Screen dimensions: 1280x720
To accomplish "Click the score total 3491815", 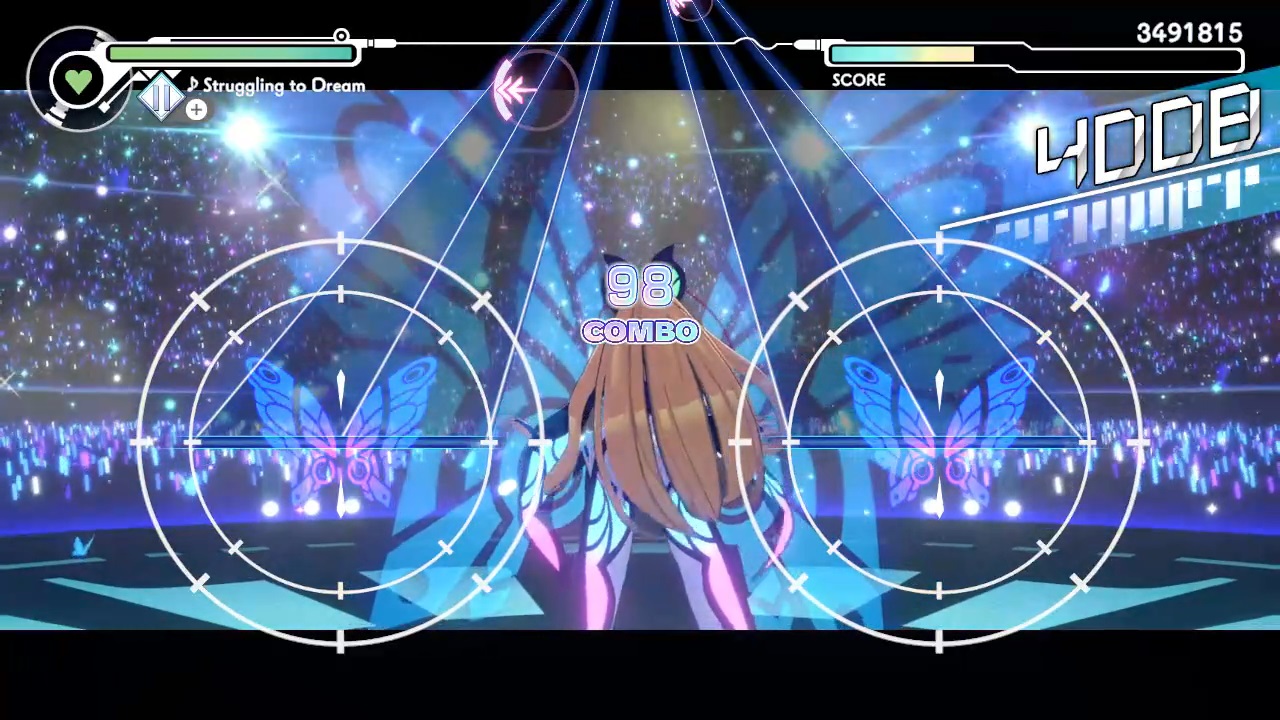I will pos(1188,33).
